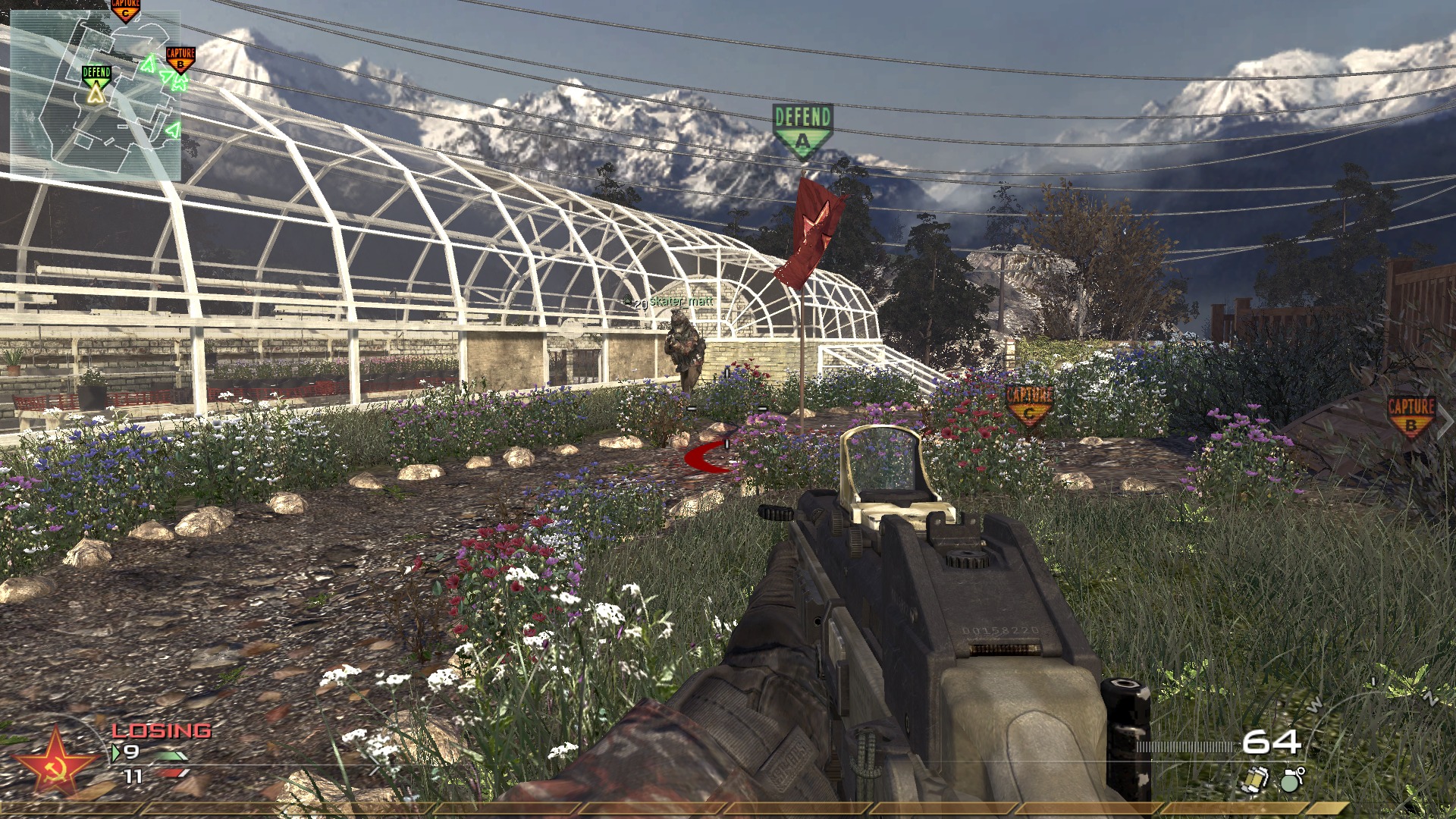Image resolution: width=1456 pixels, height=819 pixels.
Task: Click the large Defend A objective marker above the flag
Action: click(802, 129)
